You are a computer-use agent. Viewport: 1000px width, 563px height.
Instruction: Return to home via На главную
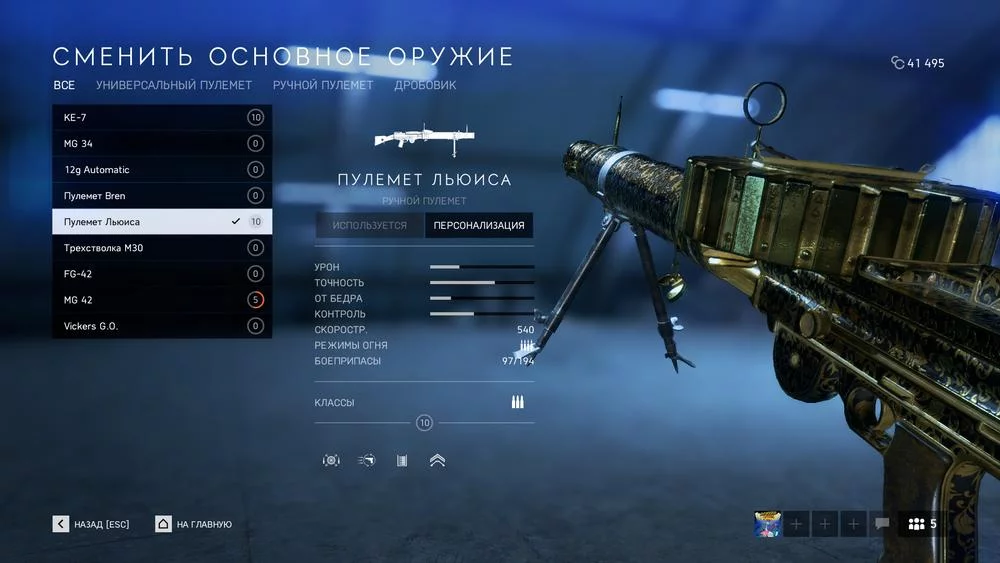coord(194,524)
